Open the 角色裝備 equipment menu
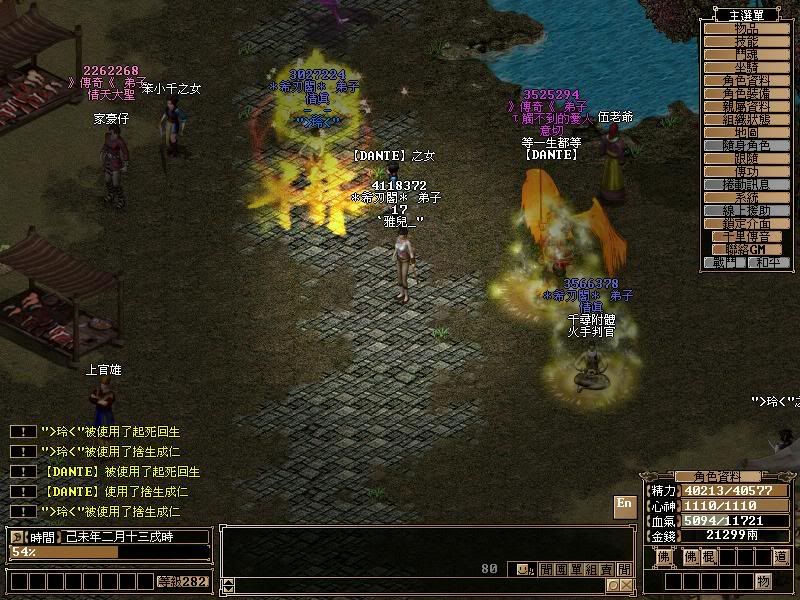Viewport: 800px width, 600px height. 746,94
